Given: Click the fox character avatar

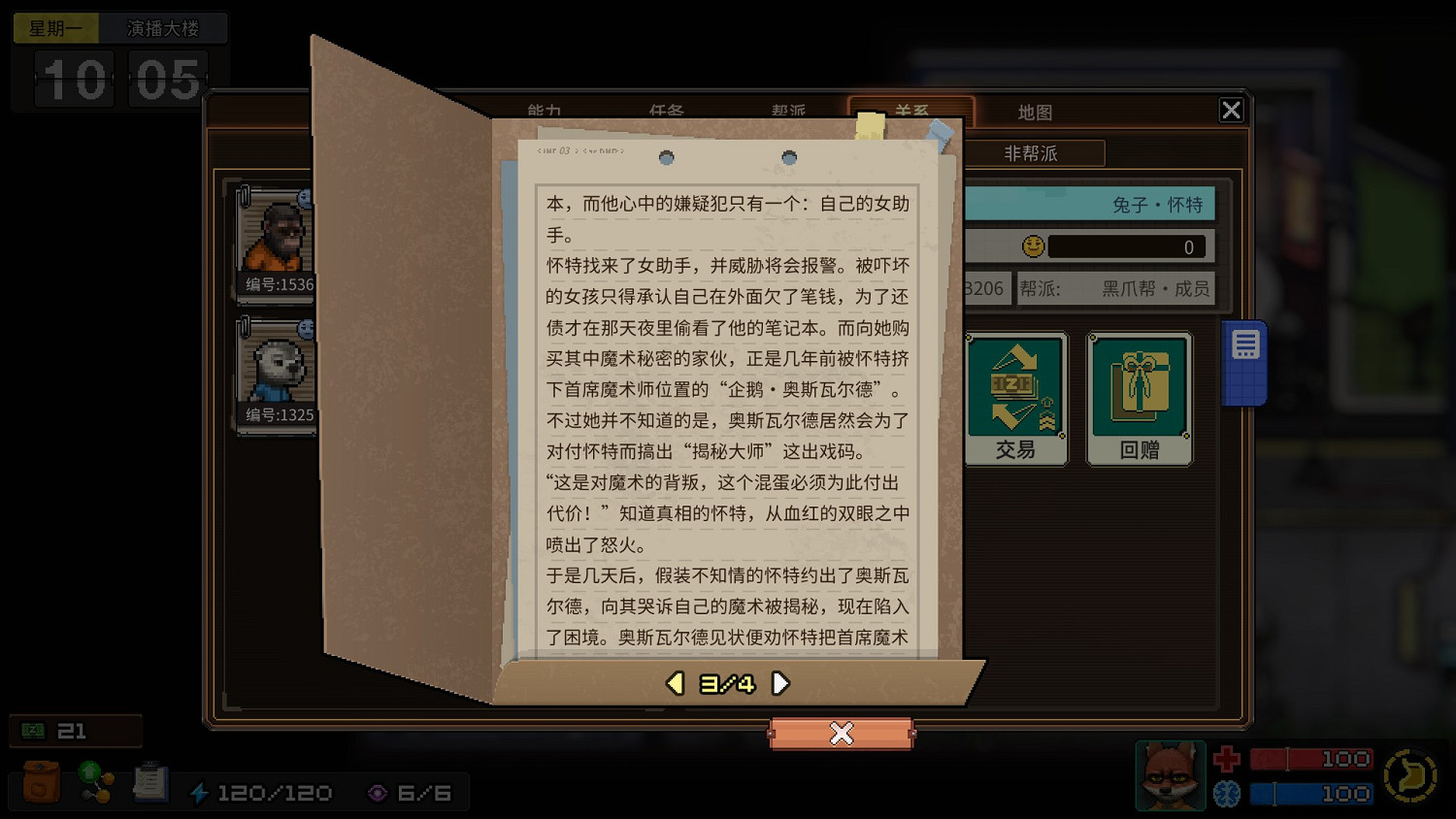Looking at the screenshot, I should (1170, 776).
